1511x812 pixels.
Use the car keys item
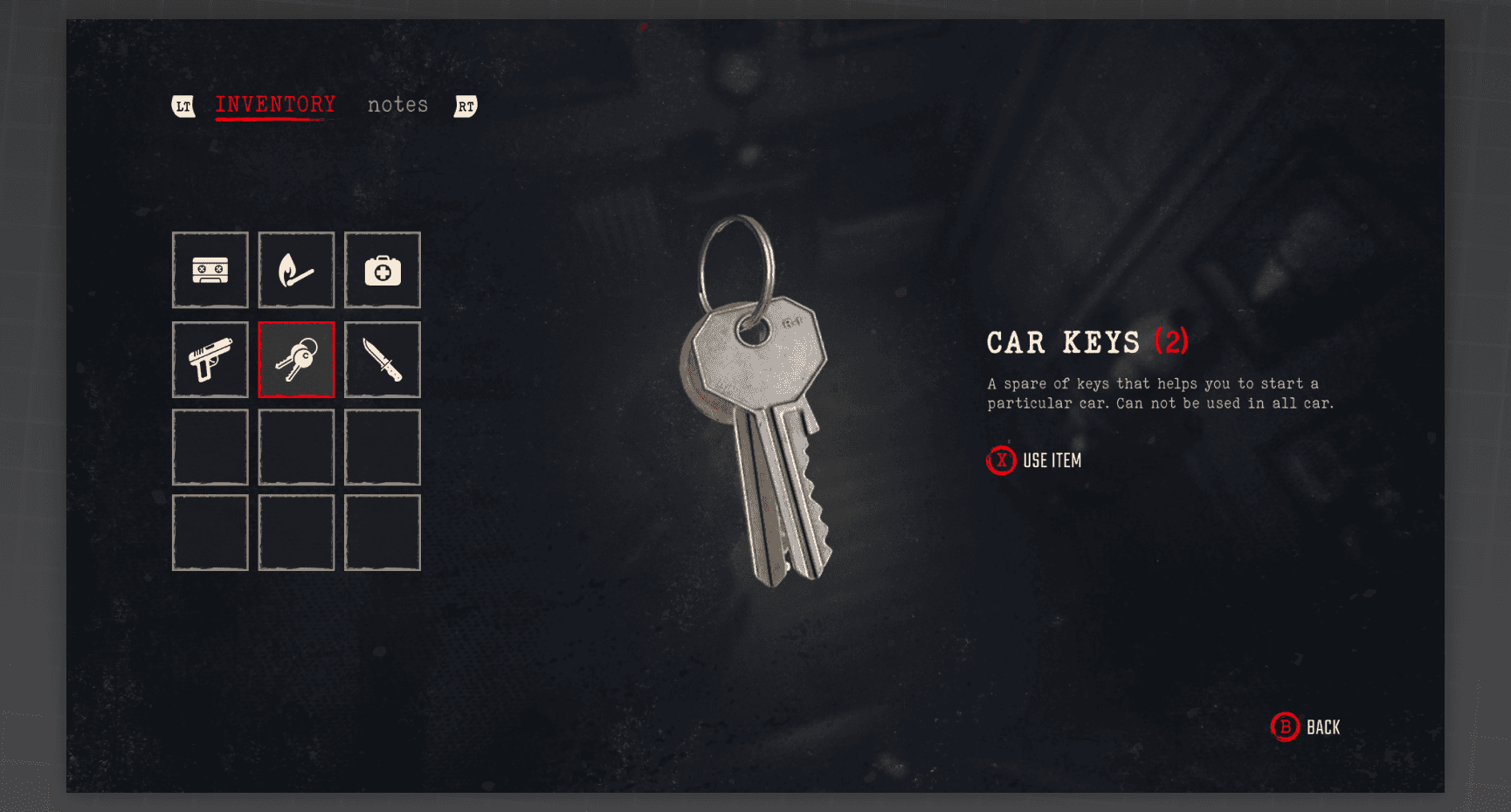(1035, 460)
